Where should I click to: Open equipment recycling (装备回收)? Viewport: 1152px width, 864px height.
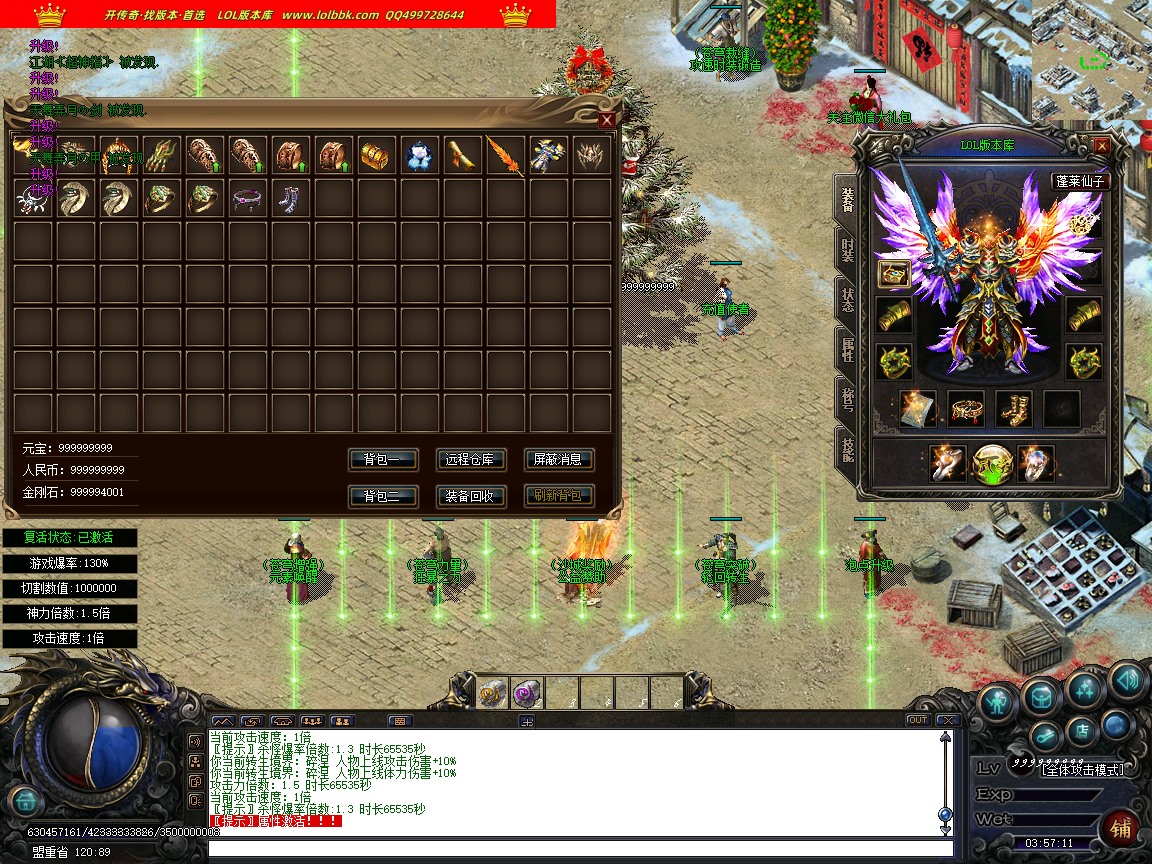[x=471, y=496]
